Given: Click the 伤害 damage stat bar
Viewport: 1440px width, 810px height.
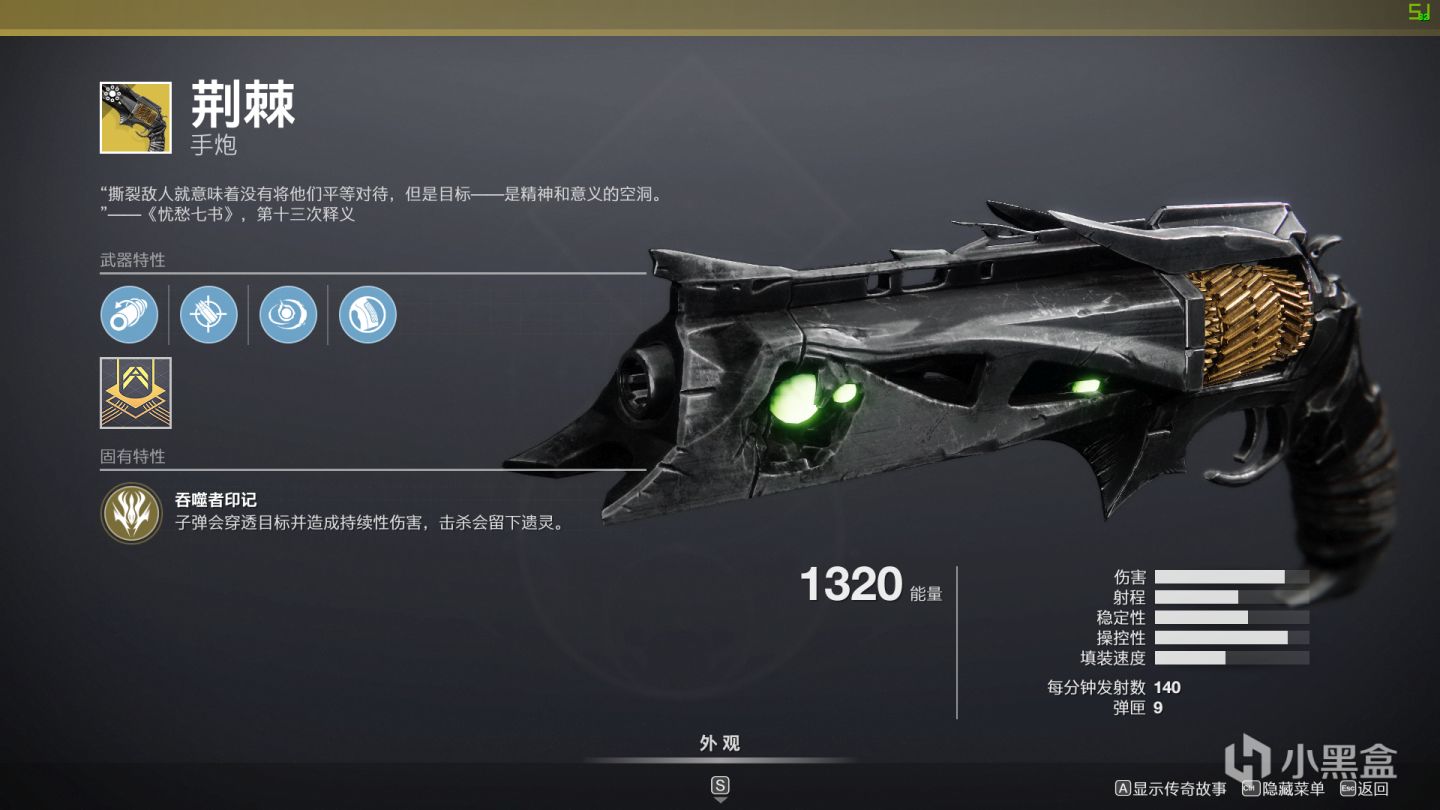Looking at the screenshot, I should tap(1230, 576).
